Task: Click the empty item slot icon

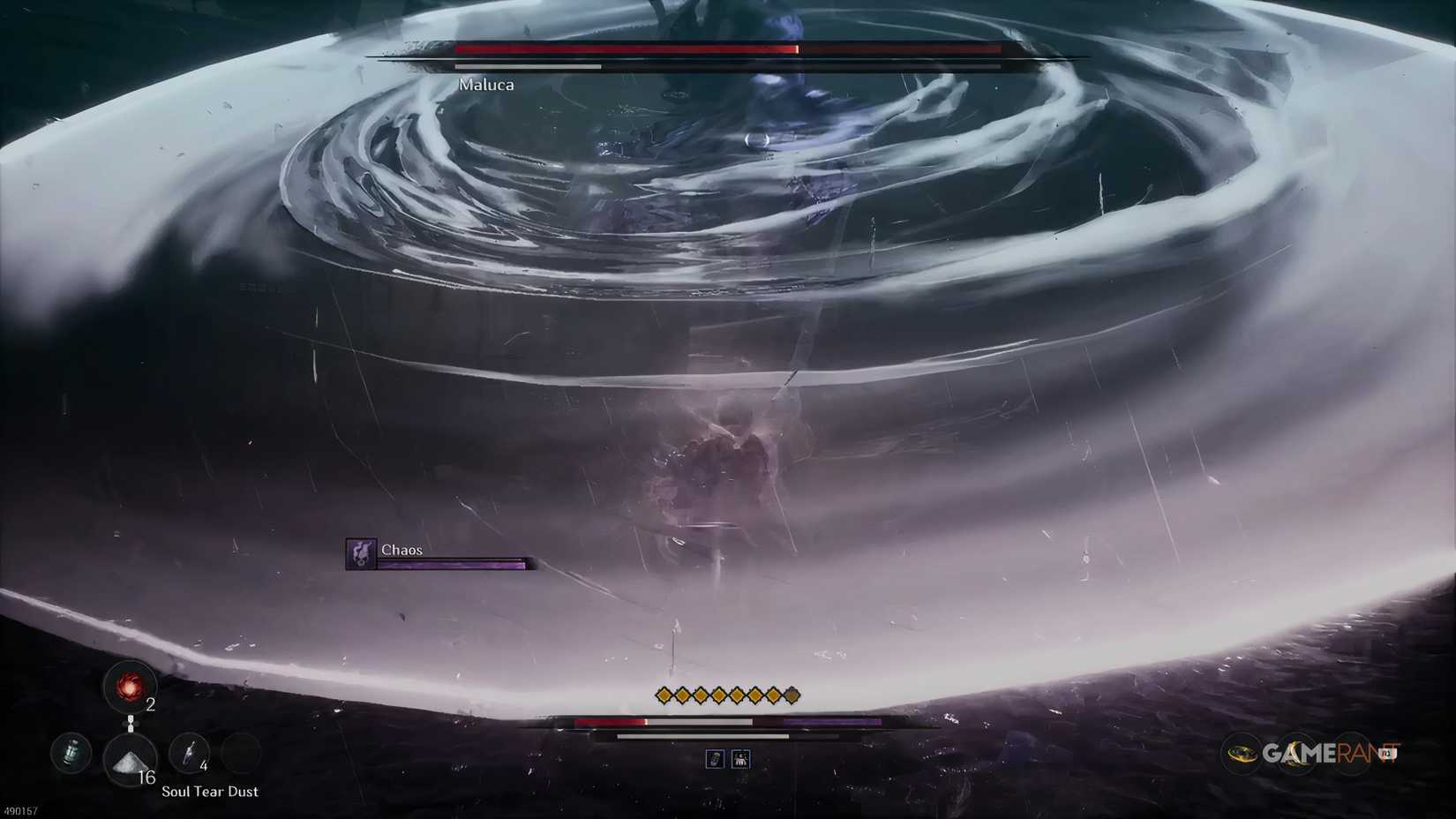Action: (x=241, y=754)
